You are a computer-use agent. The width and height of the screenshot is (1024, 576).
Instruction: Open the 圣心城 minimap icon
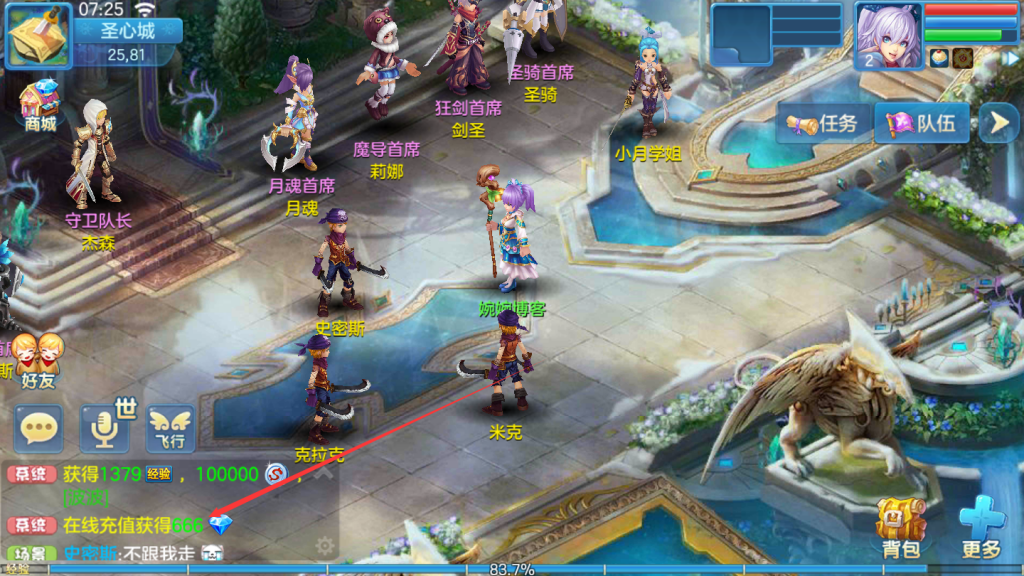tap(40, 34)
